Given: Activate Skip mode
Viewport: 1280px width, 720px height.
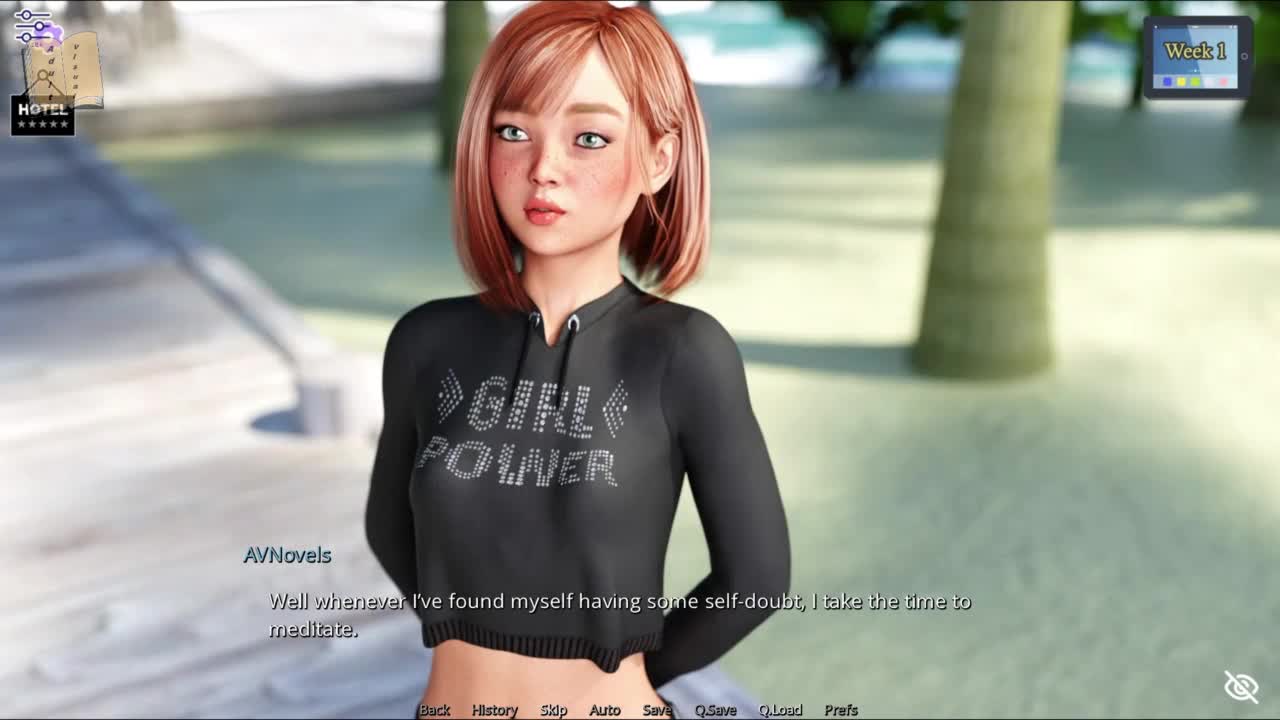Looking at the screenshot, I should click(x=553, y=710).
